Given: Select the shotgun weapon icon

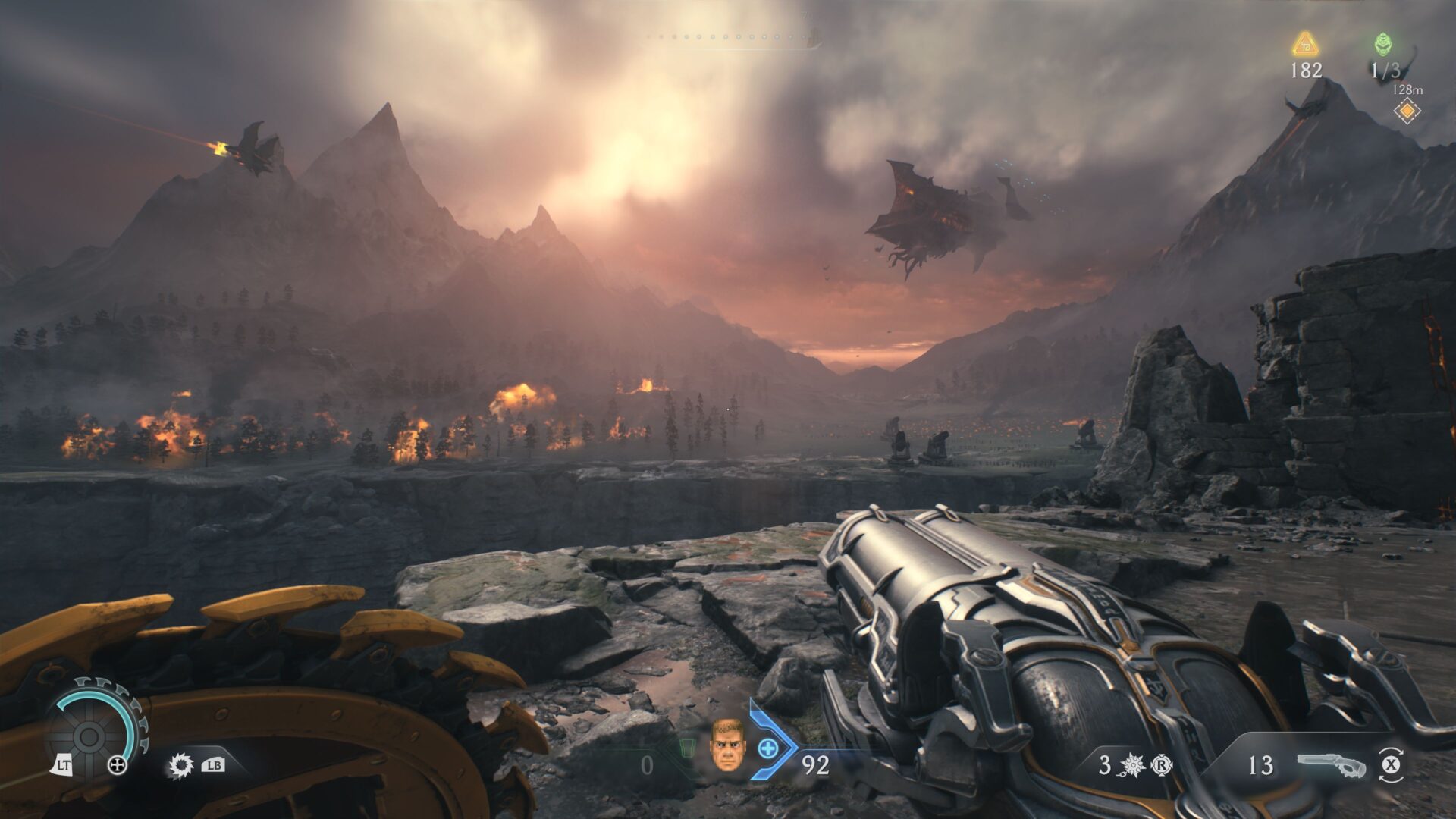Looking at the screenshot, I should (x=1331, y=765).
